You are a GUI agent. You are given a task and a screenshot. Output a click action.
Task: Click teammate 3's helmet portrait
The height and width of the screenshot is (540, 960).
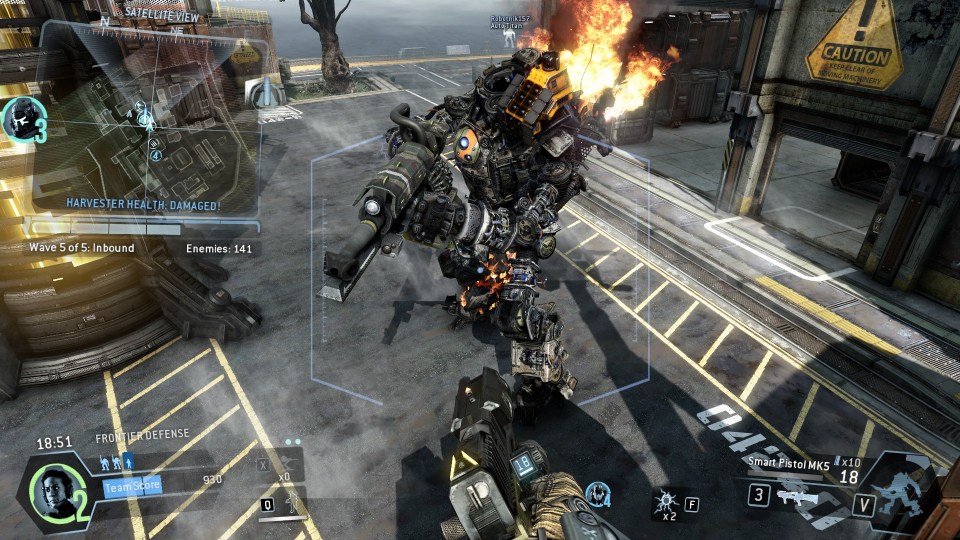coord(21,118)
